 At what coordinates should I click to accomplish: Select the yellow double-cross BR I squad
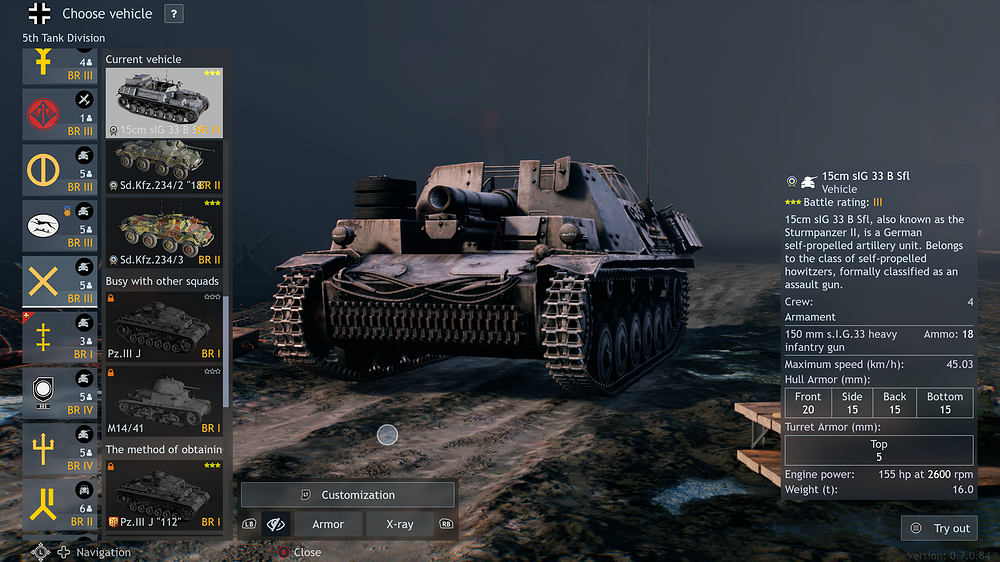pos(60,338)
